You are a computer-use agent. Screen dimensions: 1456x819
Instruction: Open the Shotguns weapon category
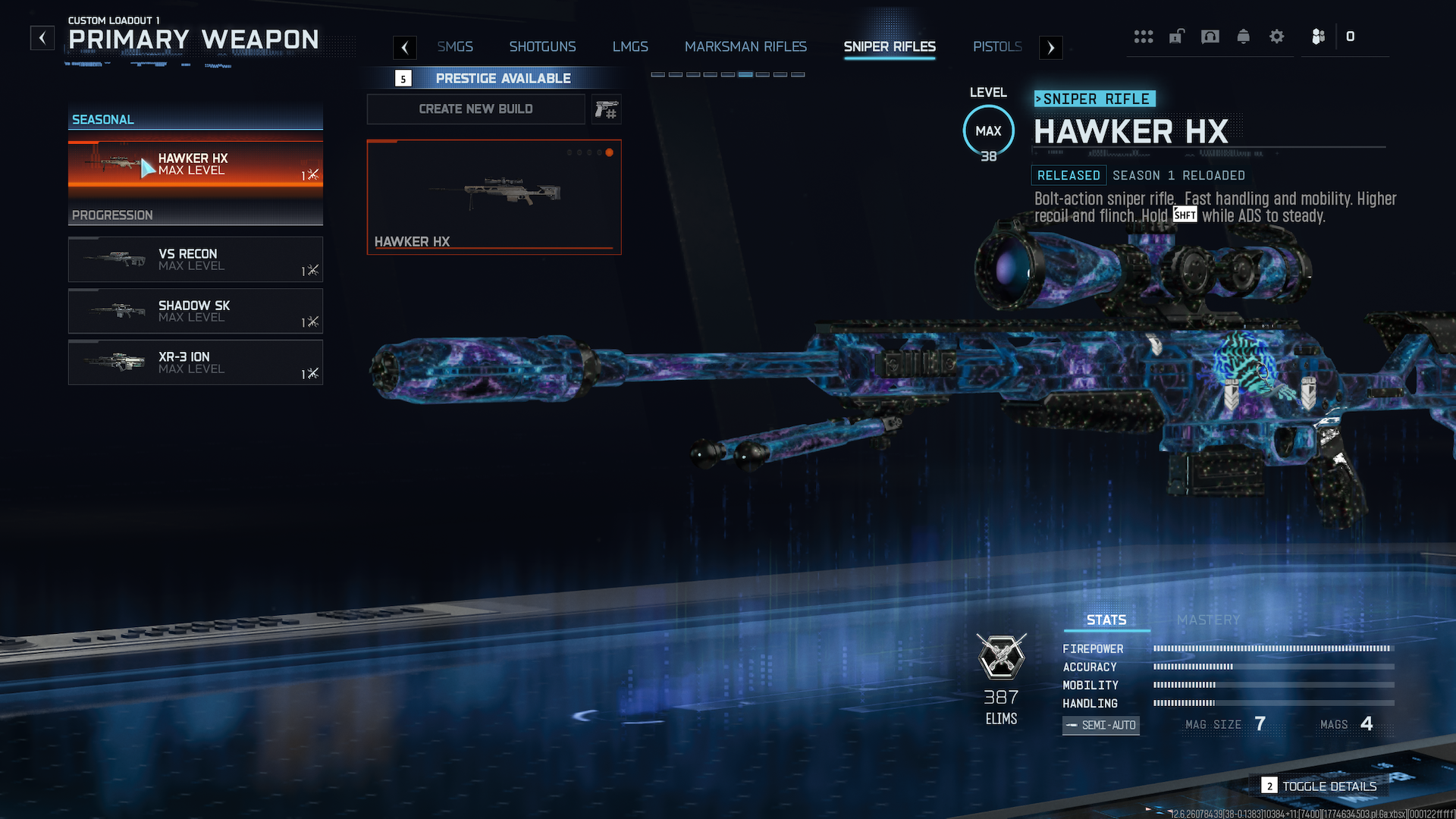[542, 47]
